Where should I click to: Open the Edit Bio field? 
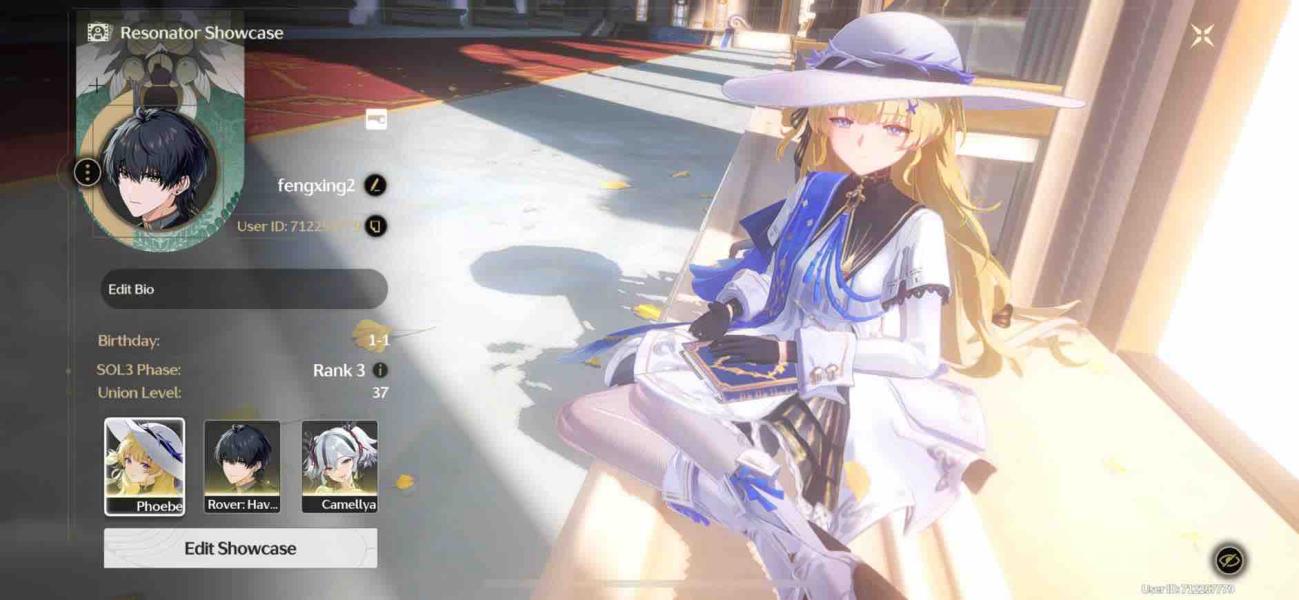click(x=243, y=289)
